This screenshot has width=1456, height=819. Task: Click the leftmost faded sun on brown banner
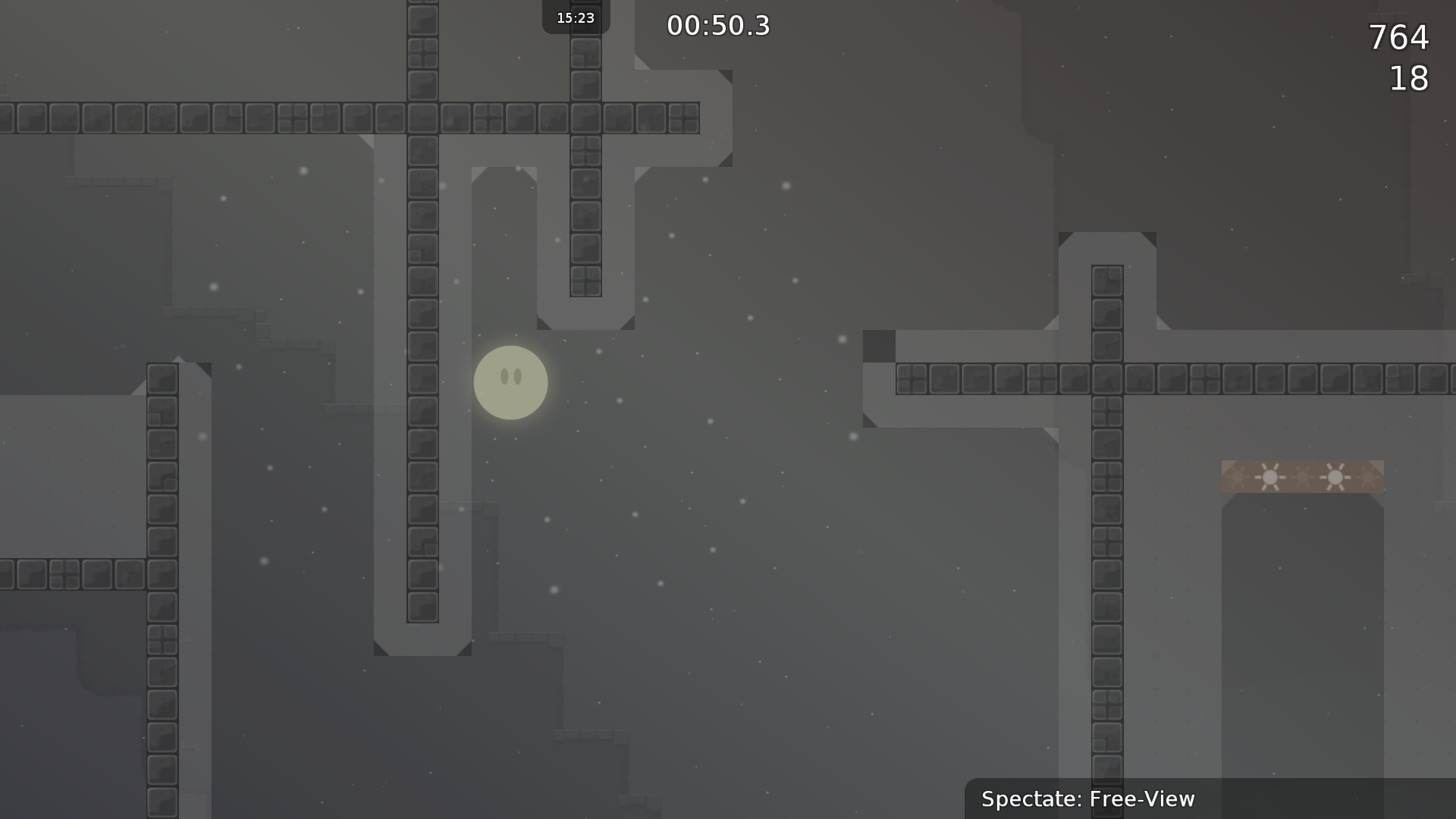[1238, 477]
